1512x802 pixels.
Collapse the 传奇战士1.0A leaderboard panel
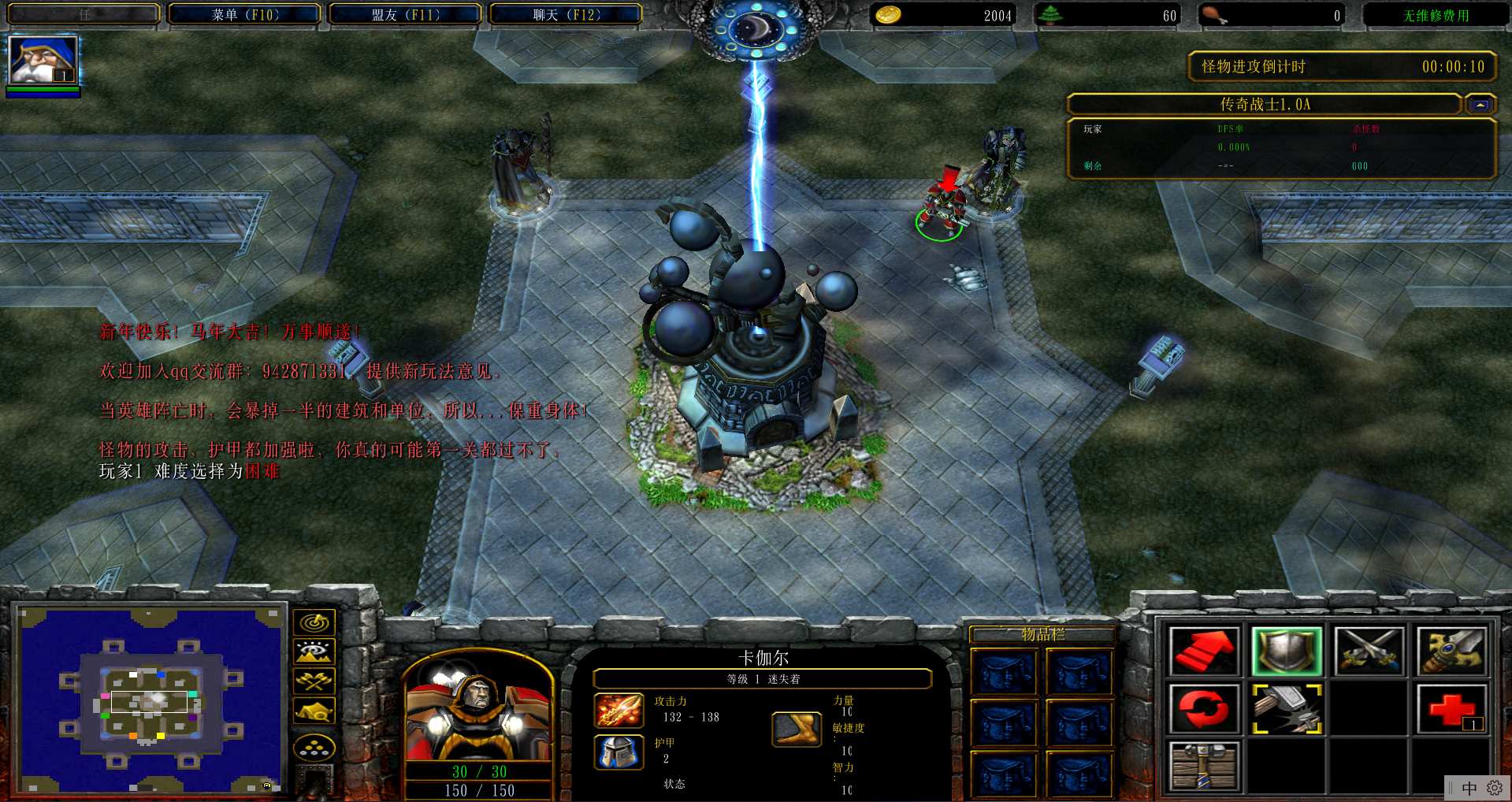1480,105
